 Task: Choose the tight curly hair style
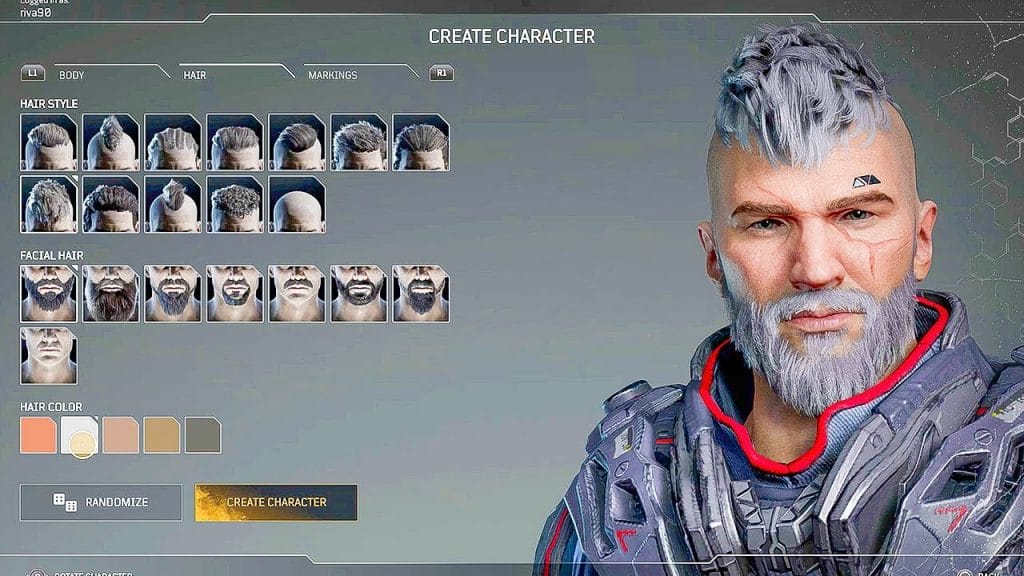[x=235, y=204]
